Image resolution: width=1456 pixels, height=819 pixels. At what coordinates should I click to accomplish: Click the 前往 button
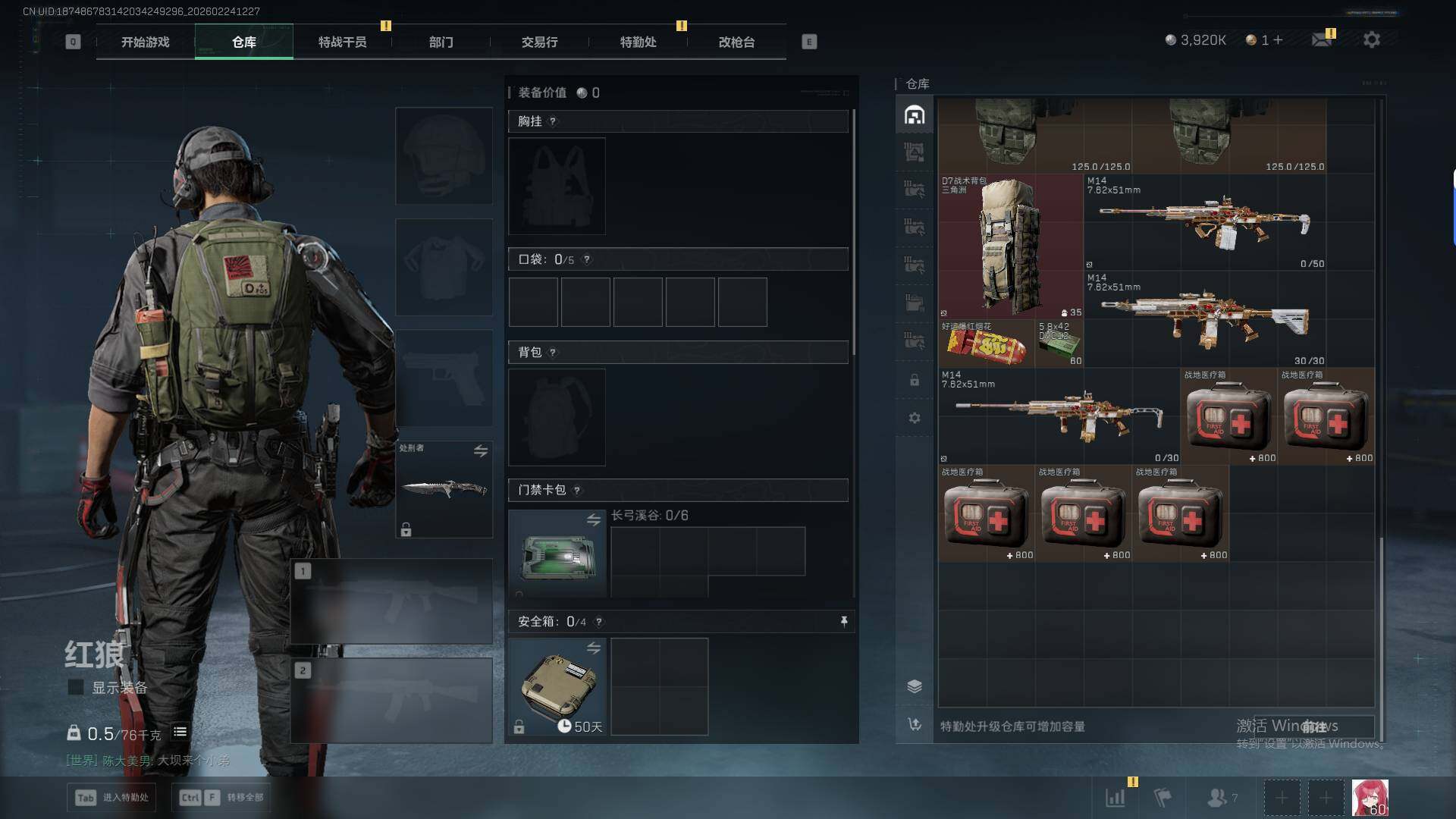pyautogui.click(x=1314, y=726)
